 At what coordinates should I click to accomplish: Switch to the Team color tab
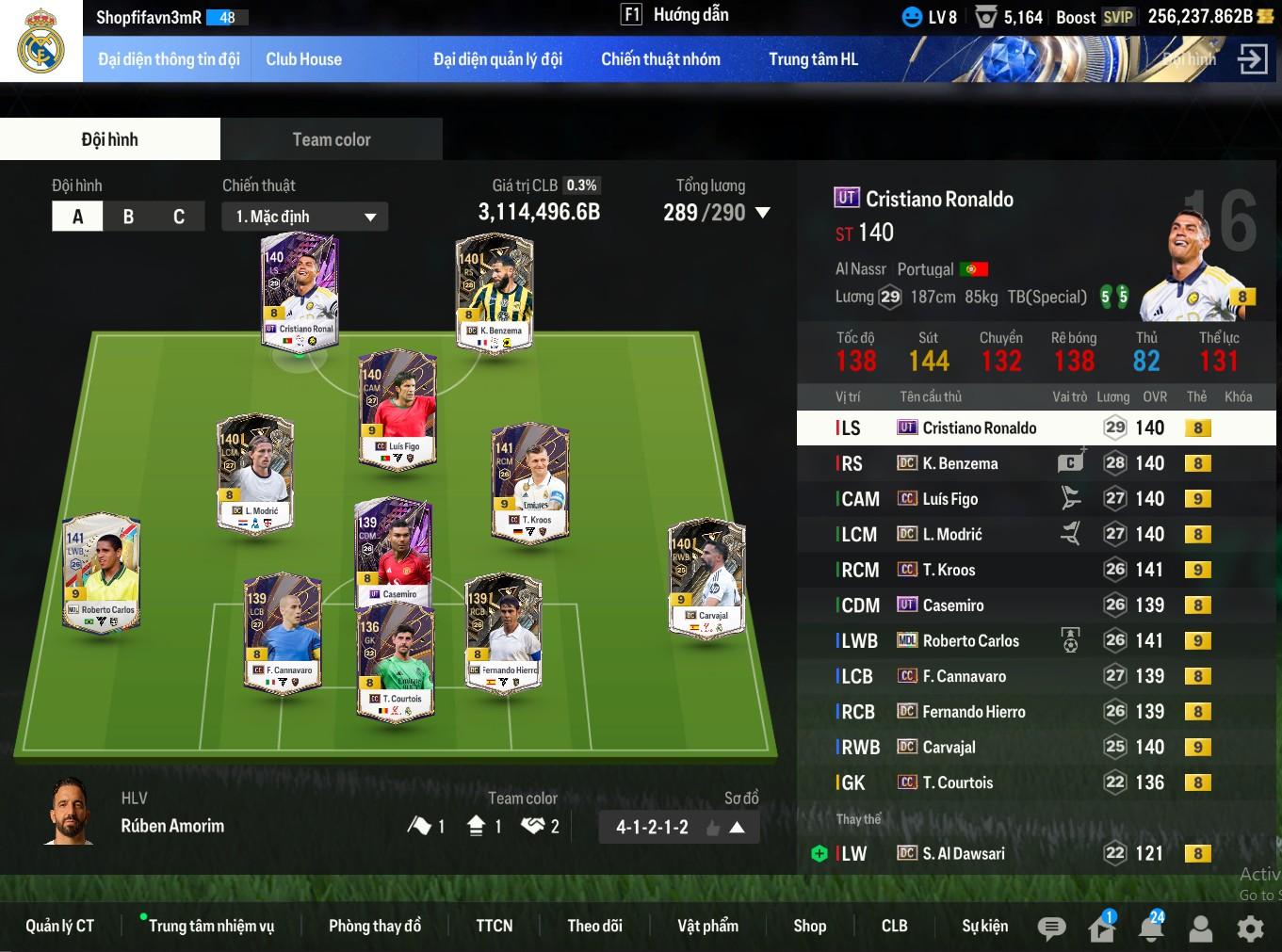click(x=332, y=139)
